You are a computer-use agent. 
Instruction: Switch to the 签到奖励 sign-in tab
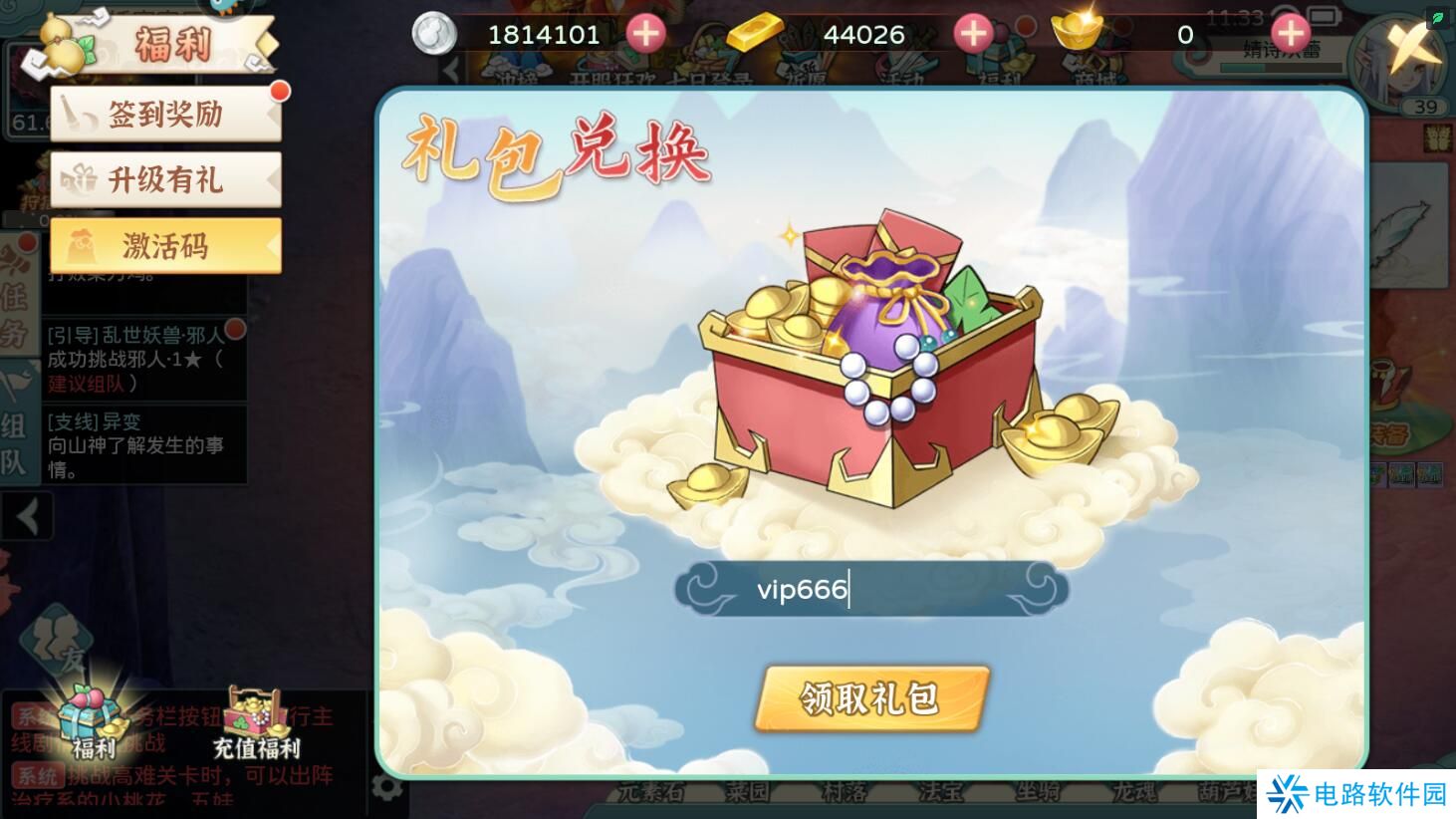tap(165, 114)
